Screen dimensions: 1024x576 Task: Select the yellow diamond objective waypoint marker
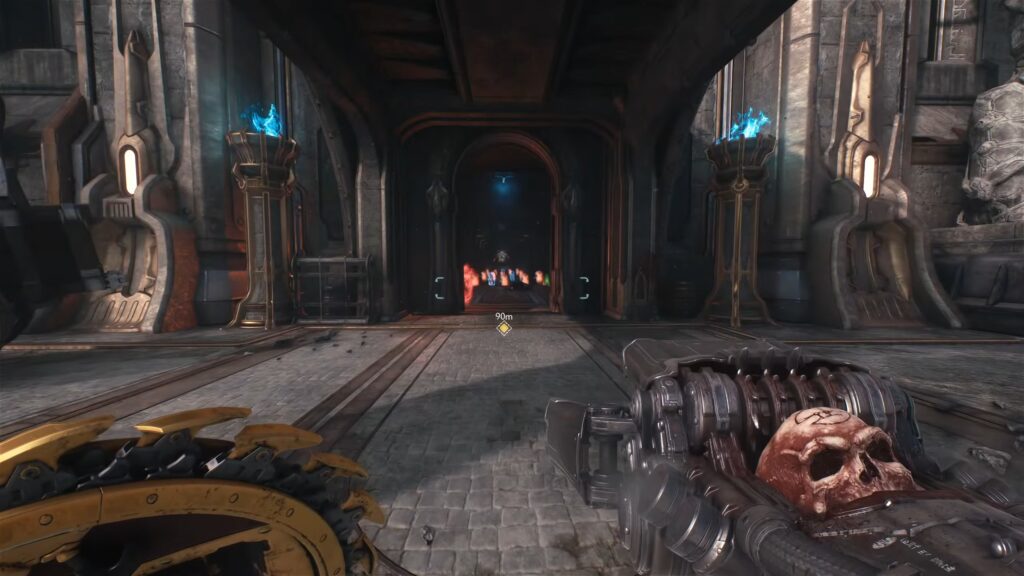pyautogui.click(x=504, y=328)
